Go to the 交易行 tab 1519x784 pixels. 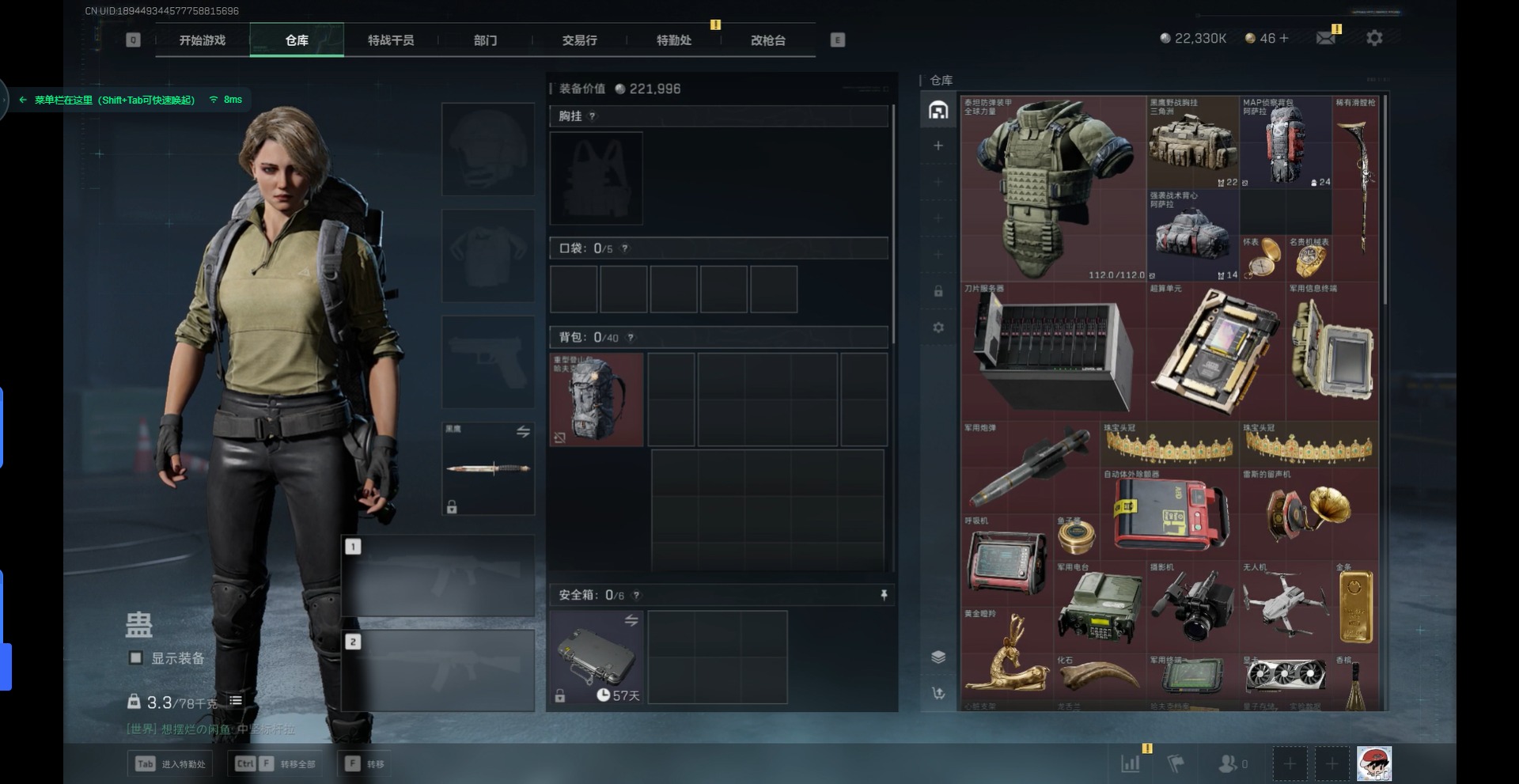pos(579,40)
